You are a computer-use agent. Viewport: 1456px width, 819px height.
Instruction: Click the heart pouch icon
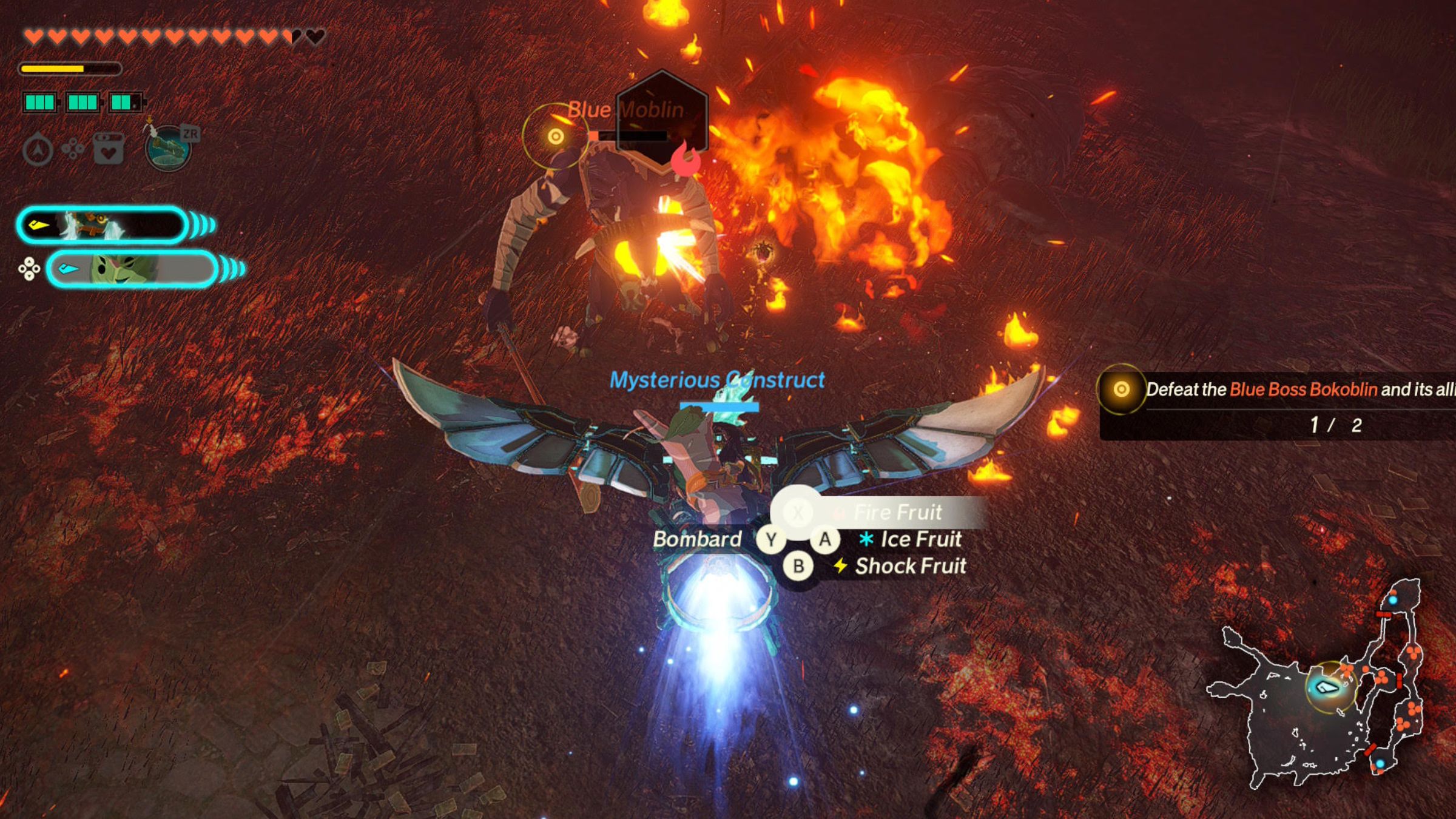[109, 149]
